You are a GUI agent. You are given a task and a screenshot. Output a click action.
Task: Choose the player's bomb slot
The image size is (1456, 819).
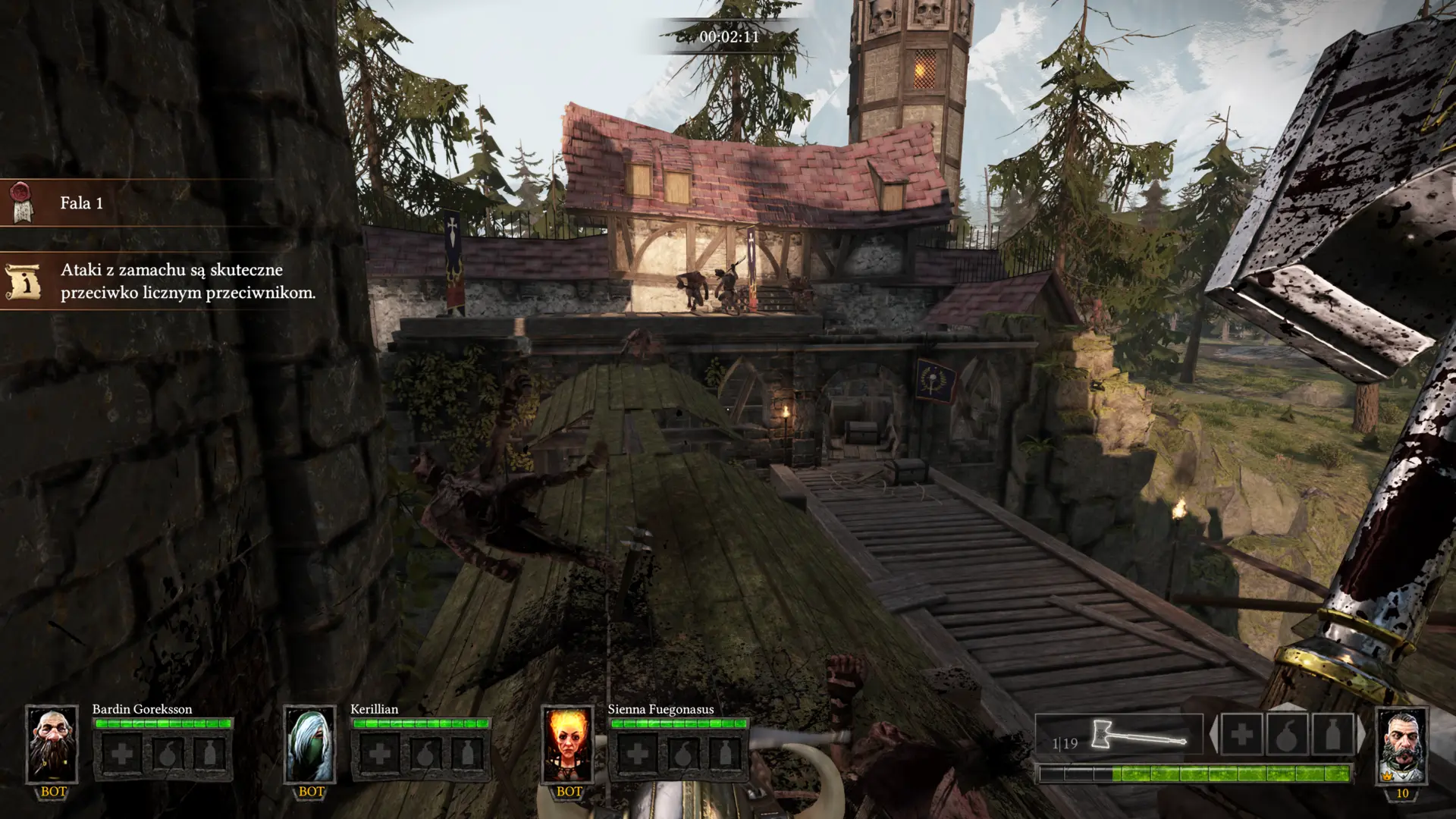(x=1288, y=734)
